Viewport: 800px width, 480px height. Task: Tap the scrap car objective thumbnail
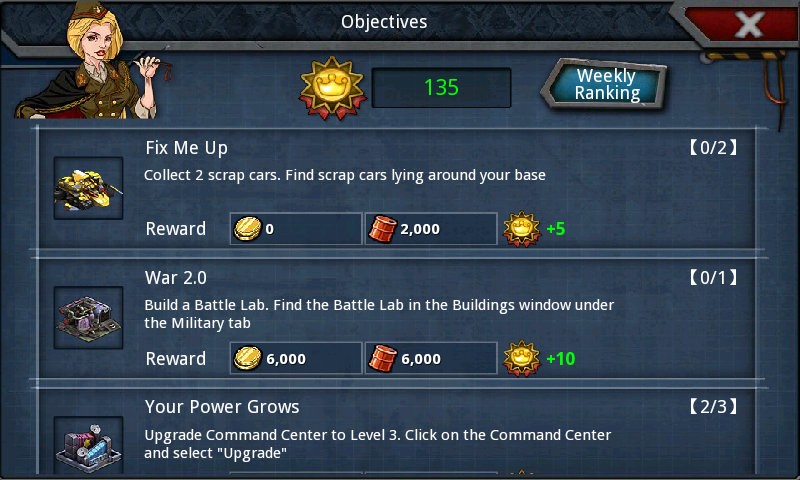(x=88, y=188)
